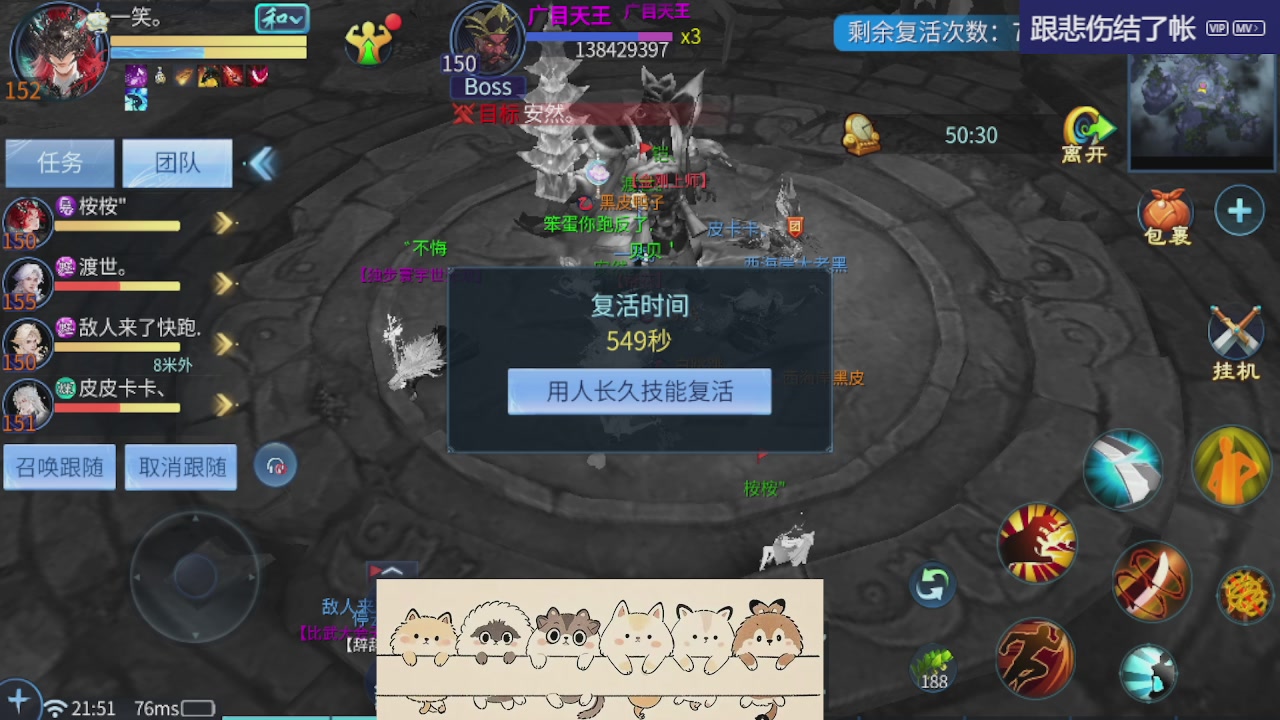Tap the 召唤跟随 summon-follow button

pos(59,467)
